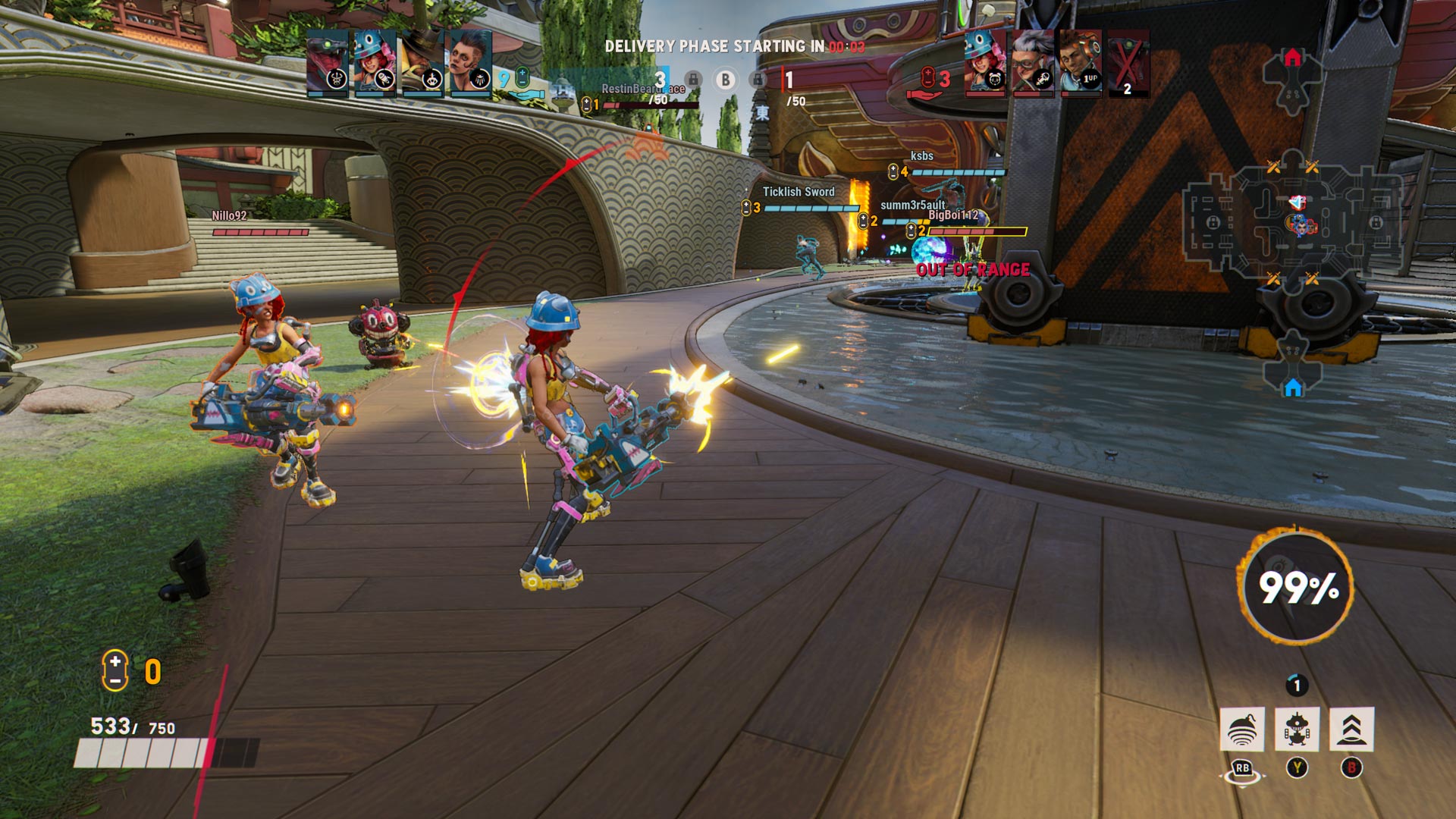Trigger the upward chevrons boost ability
Image resolution: width=1456 pixels, height=819 pixels.
point(1351,730)
